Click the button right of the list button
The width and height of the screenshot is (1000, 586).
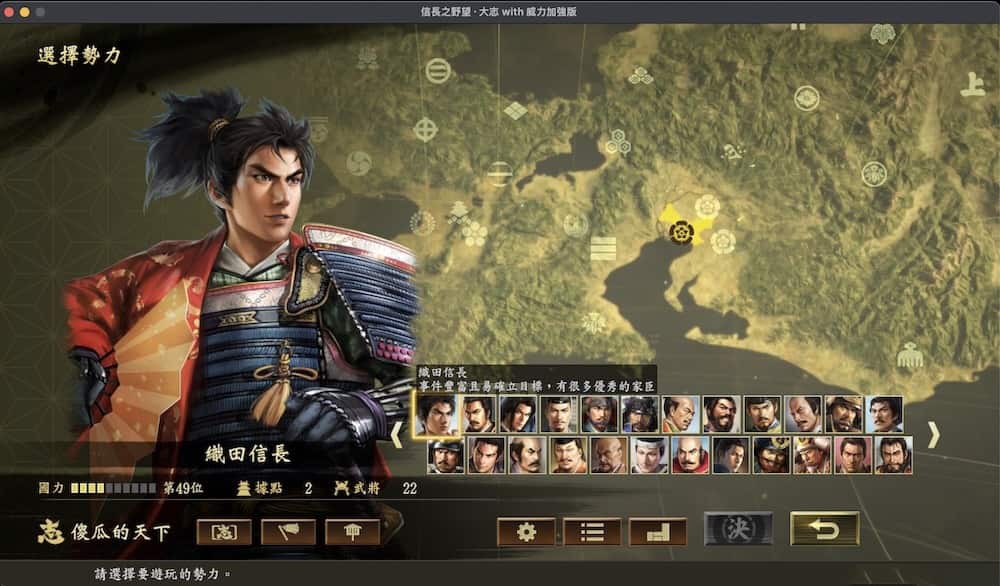tap(657, 532)
